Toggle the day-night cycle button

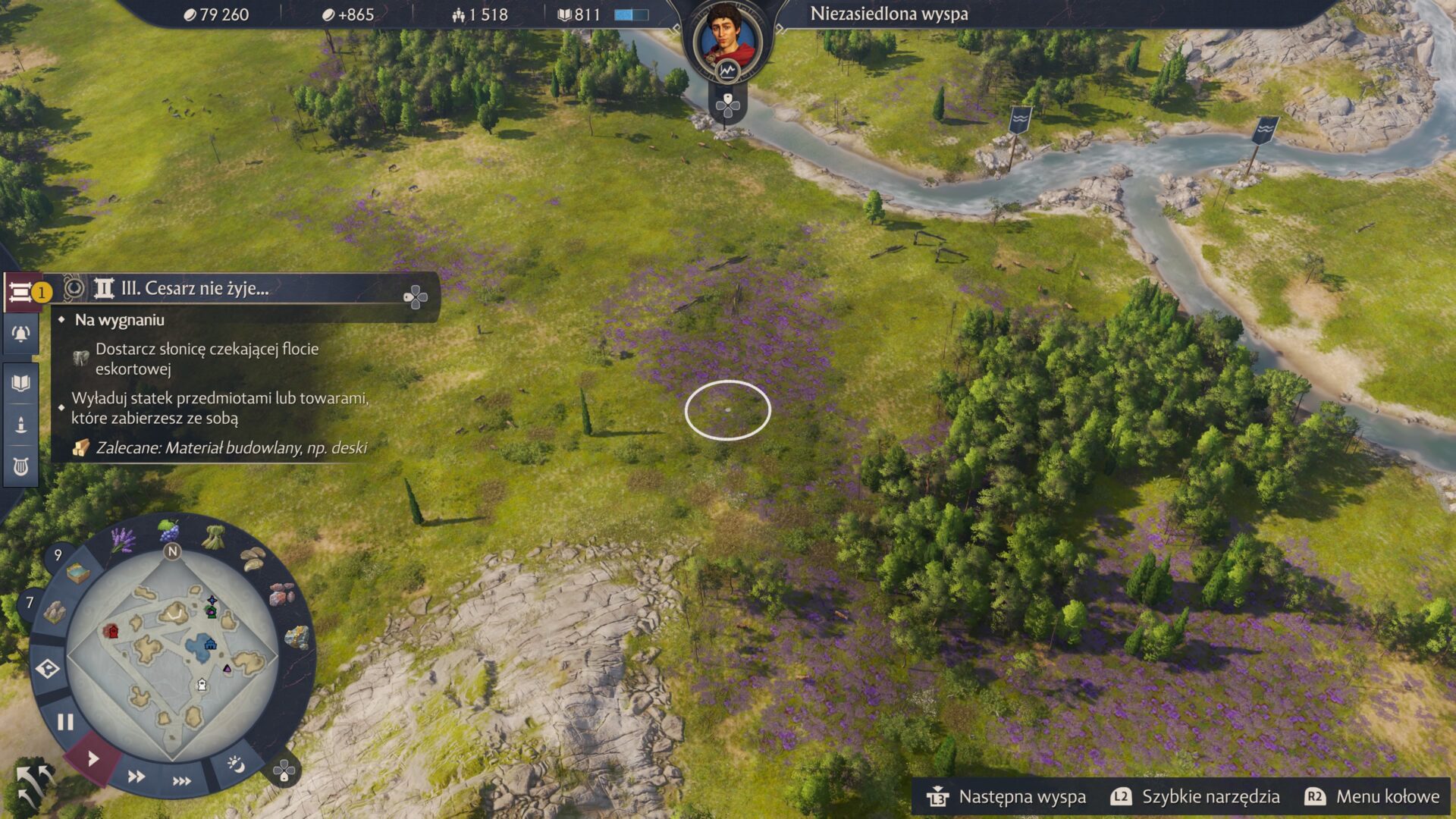[236, 764]
